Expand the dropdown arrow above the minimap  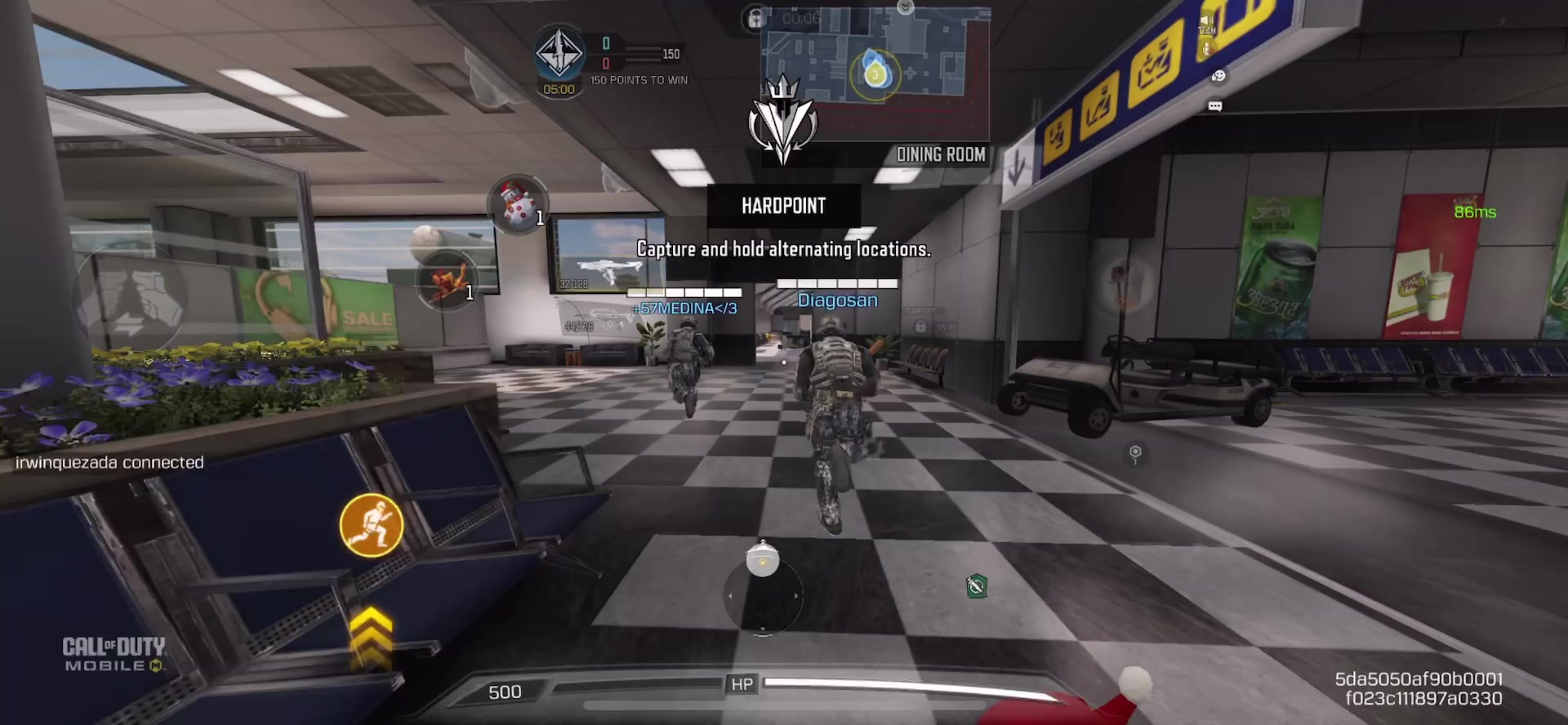click(905, 7)
